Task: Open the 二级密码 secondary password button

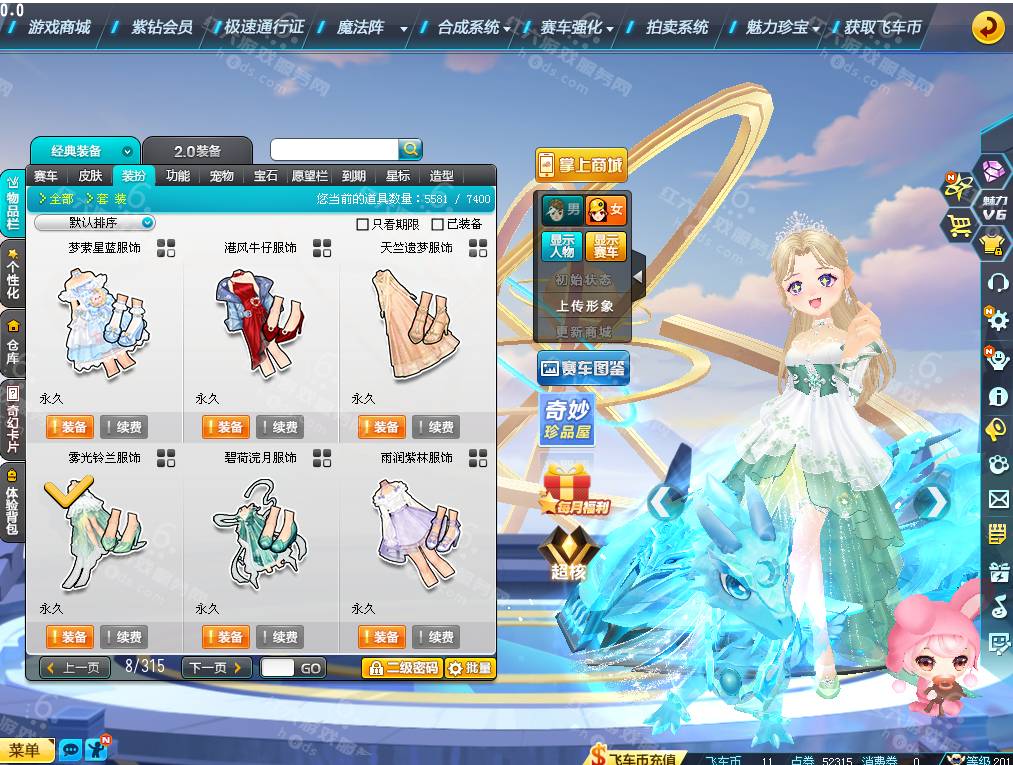Action: 402,668
